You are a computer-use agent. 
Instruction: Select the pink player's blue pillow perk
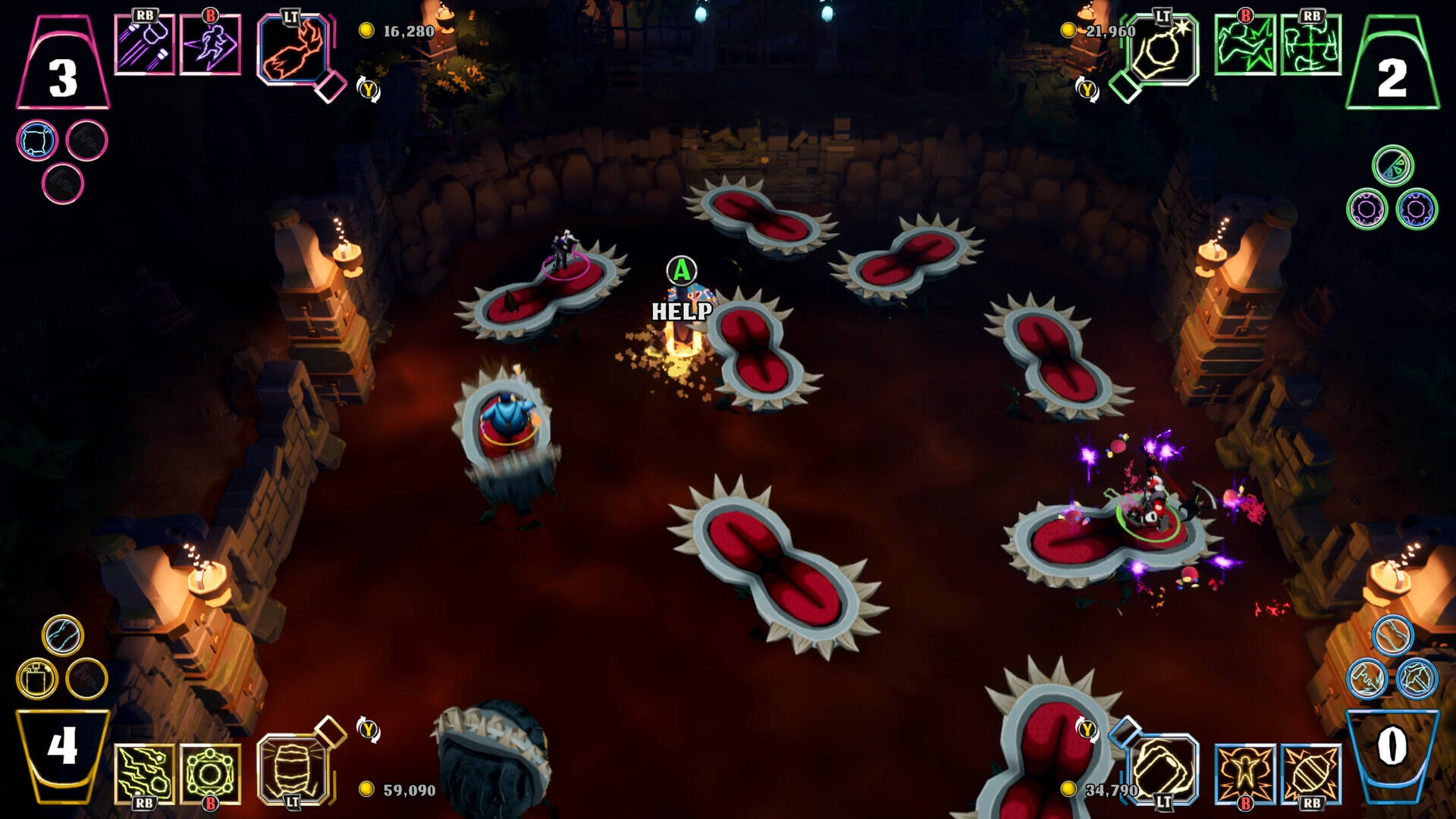point(36,141)
